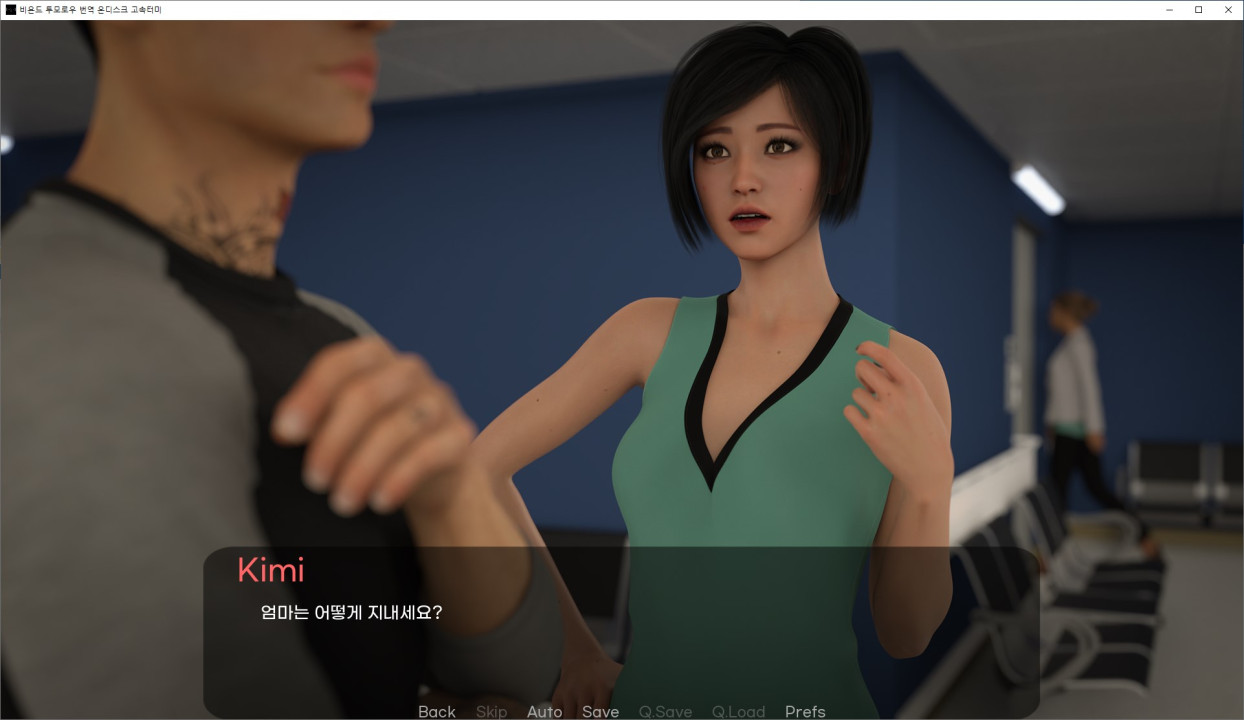Go Back to the previous dialogue line

click(436, 711)
